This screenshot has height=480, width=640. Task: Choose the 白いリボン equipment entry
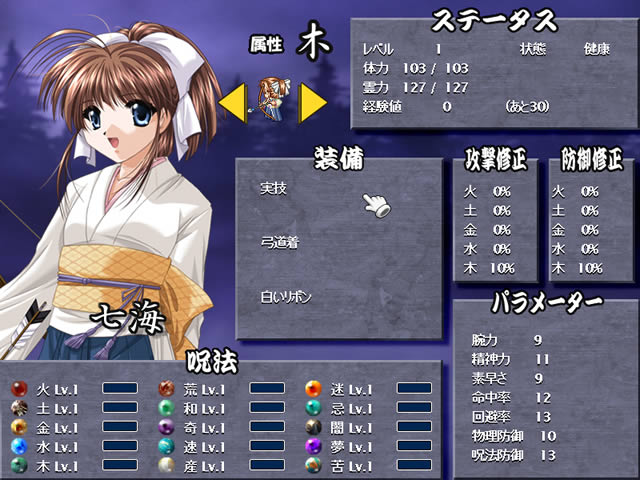click(287, 296)
